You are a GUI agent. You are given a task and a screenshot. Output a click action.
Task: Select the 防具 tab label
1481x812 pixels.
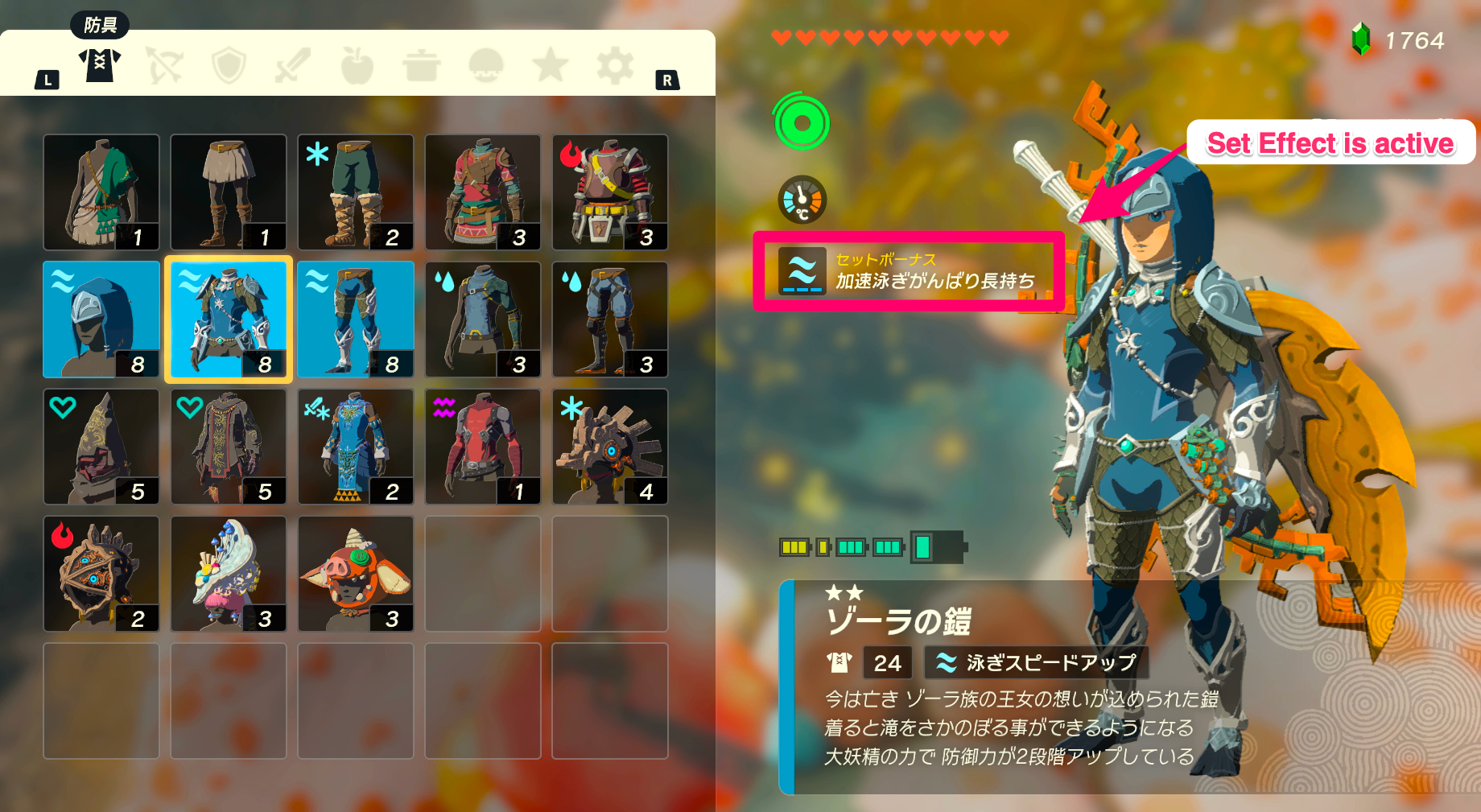point(98,25)
